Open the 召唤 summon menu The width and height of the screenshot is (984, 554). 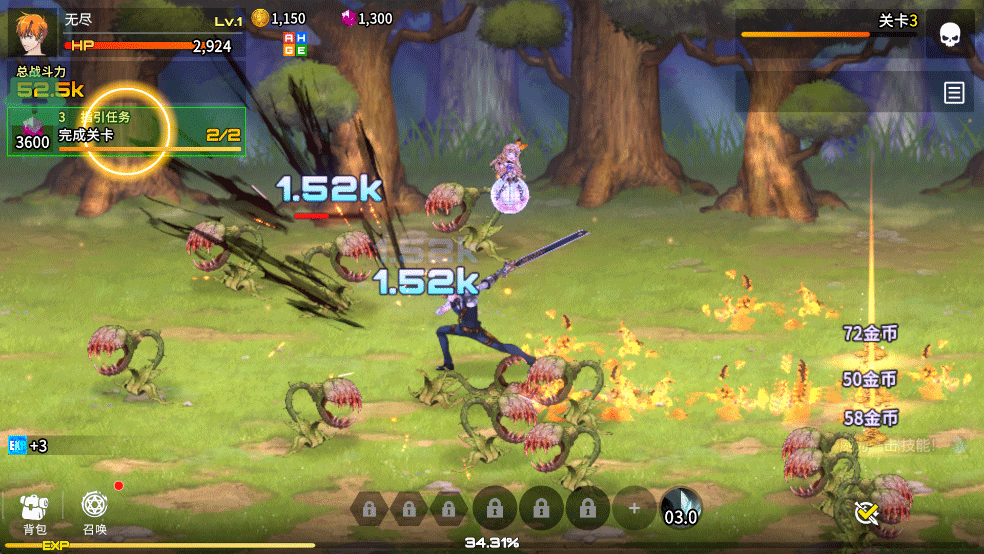pos(95,511)
